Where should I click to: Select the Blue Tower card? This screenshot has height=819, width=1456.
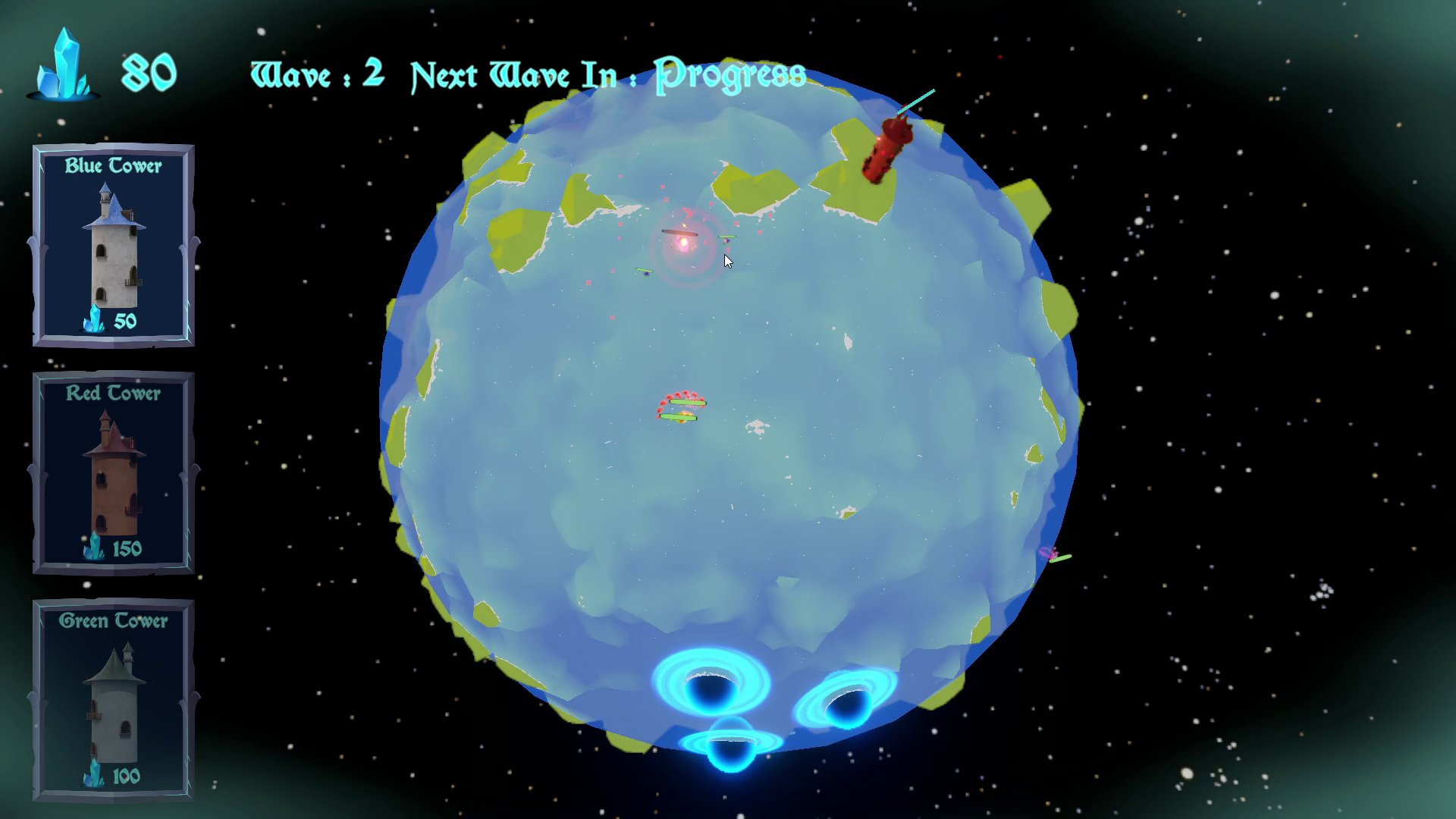coord(112,246)
